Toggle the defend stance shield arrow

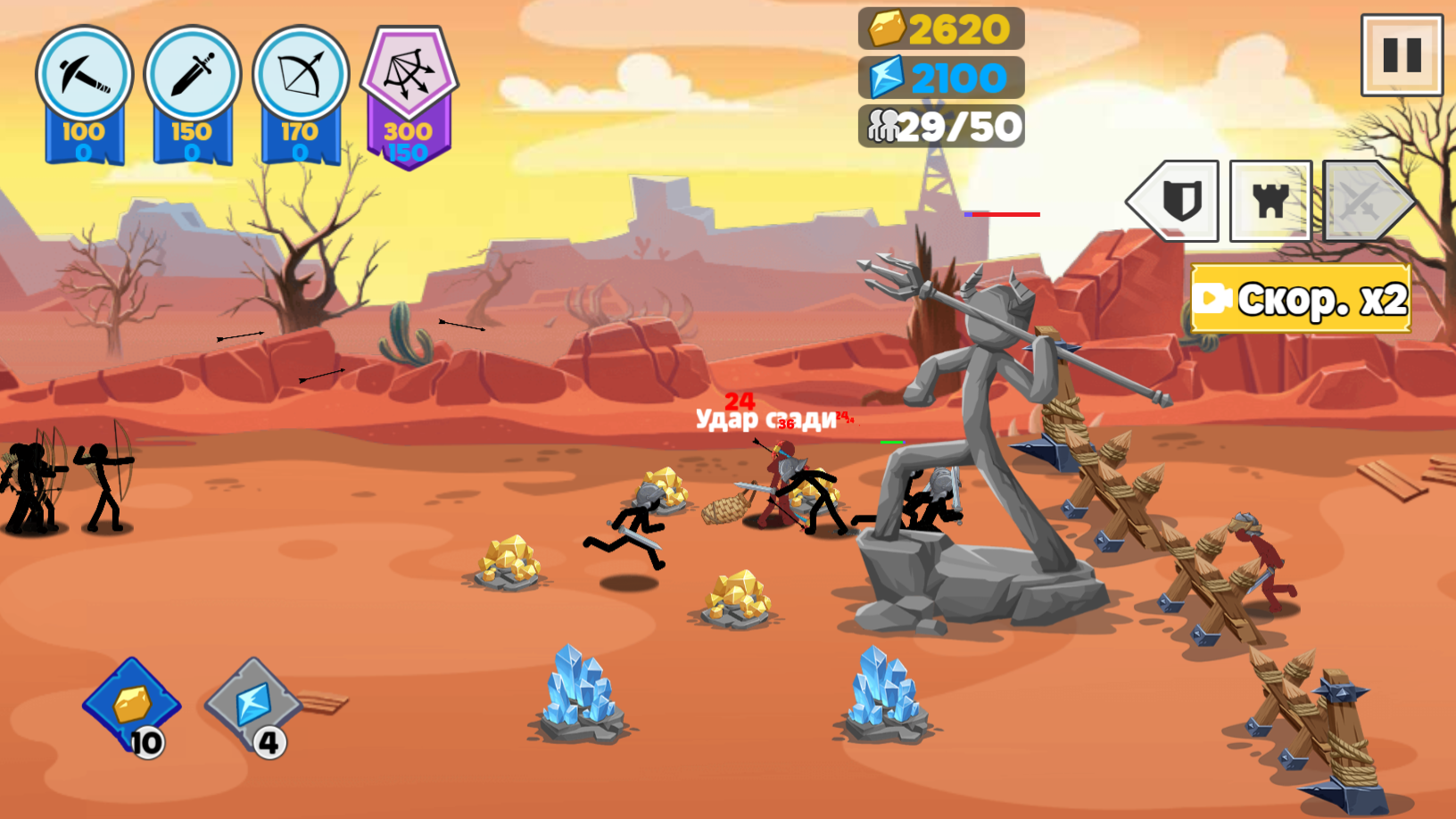(x=1173, y=198)
